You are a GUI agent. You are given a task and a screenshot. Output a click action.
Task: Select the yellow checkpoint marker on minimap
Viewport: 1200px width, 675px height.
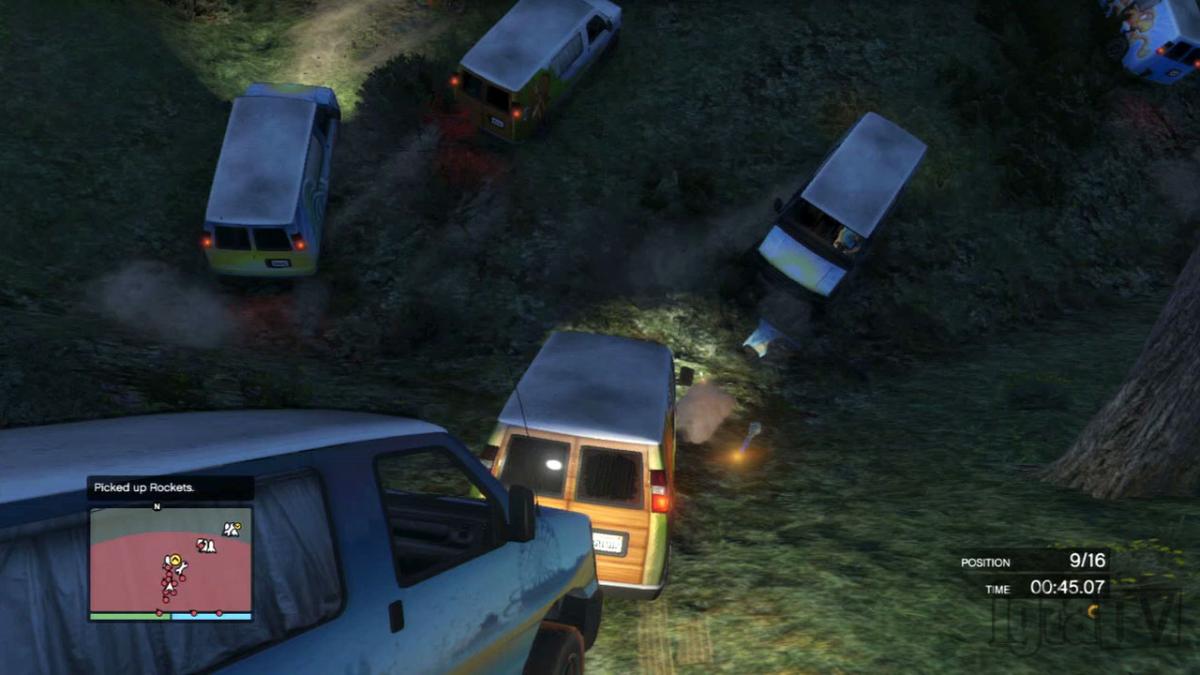pyautogui.click(x=175, y=559)
